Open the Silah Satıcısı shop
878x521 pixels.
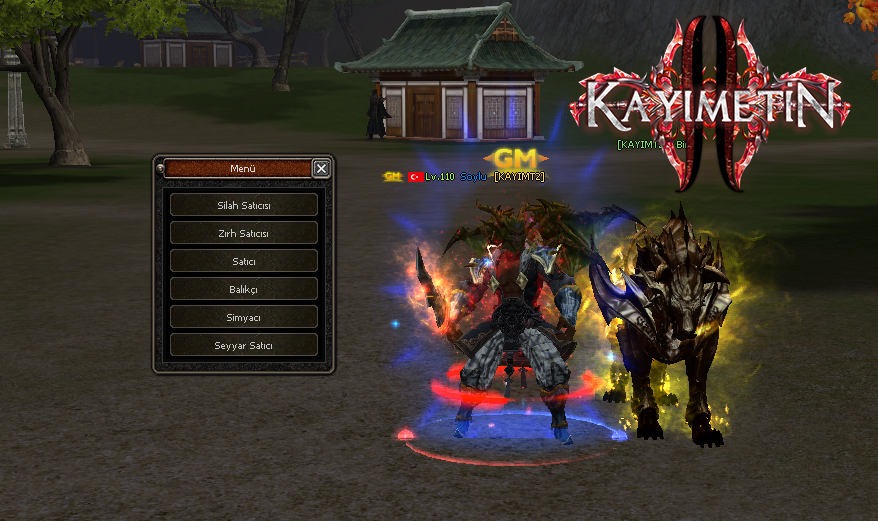click(x=244, y=205)
